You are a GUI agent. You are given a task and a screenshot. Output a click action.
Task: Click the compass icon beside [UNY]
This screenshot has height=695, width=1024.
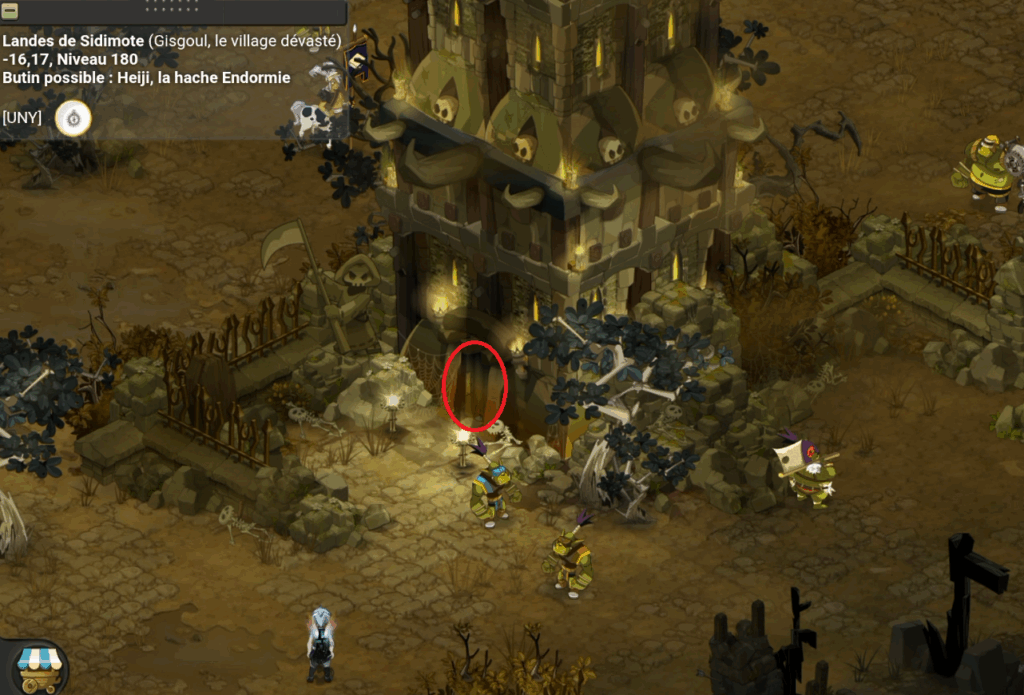pos(73,118)
